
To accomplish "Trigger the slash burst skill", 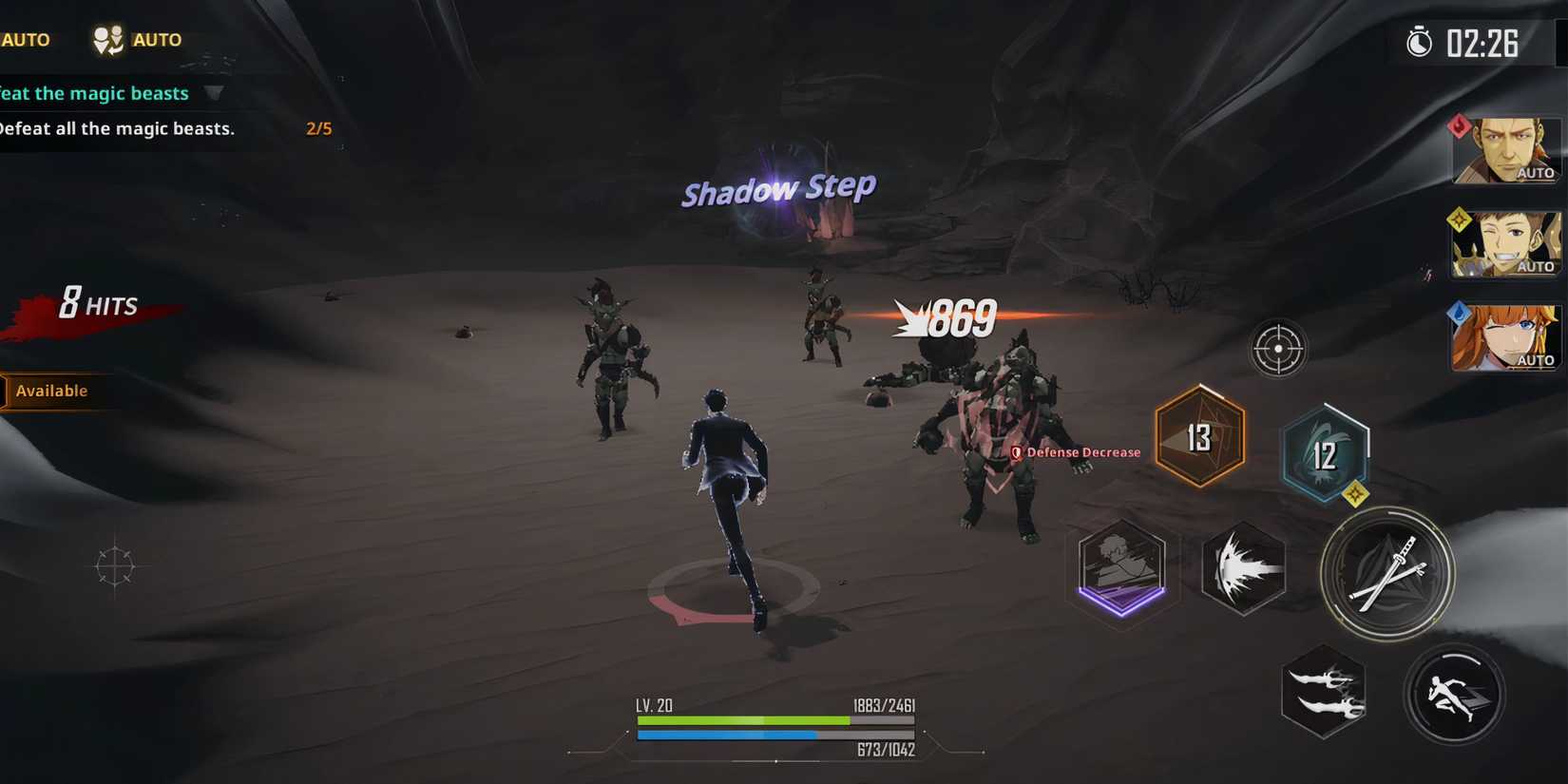I will [1243, 570].
